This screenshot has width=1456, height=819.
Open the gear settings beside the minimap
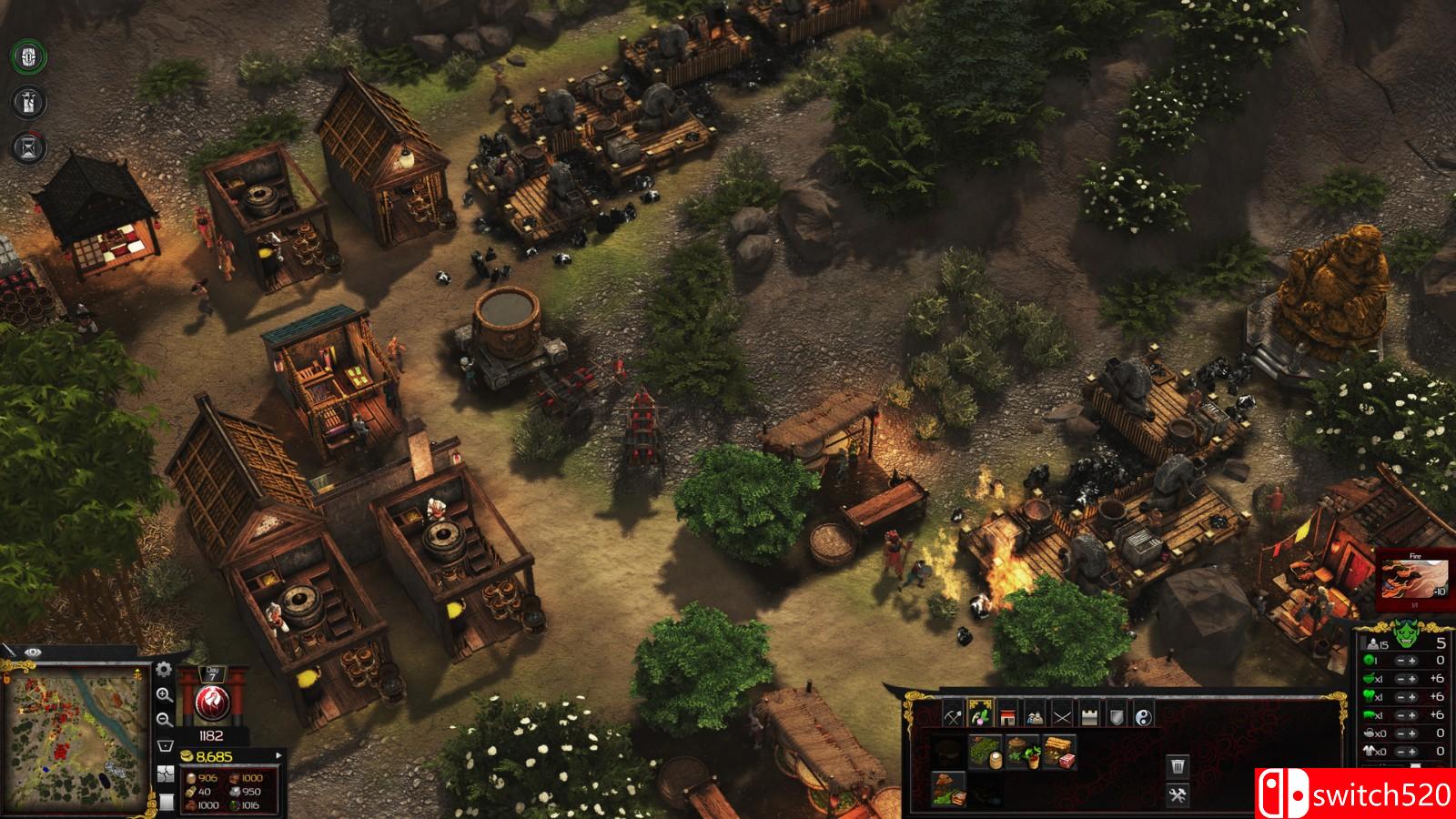click(x=164, y=670)
